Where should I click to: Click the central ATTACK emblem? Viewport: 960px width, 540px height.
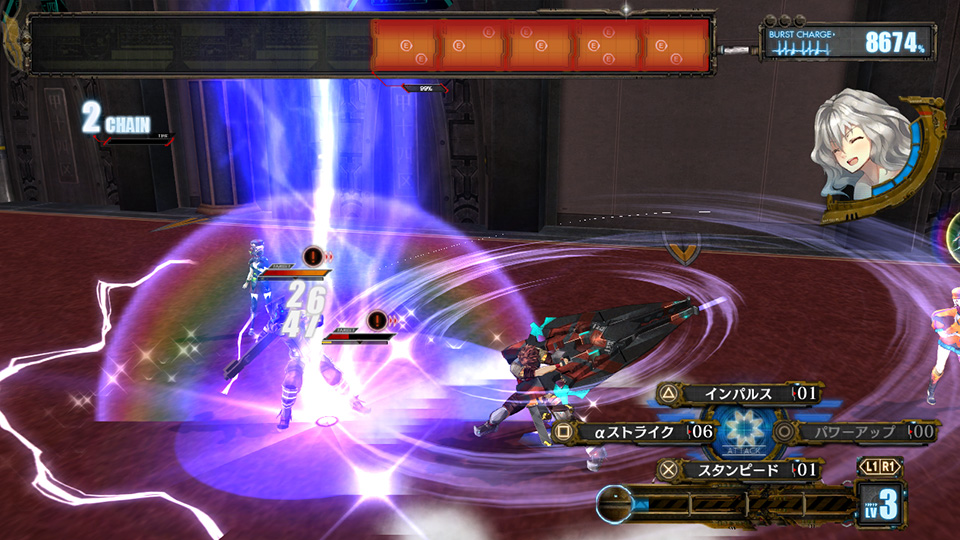[742, 432]
